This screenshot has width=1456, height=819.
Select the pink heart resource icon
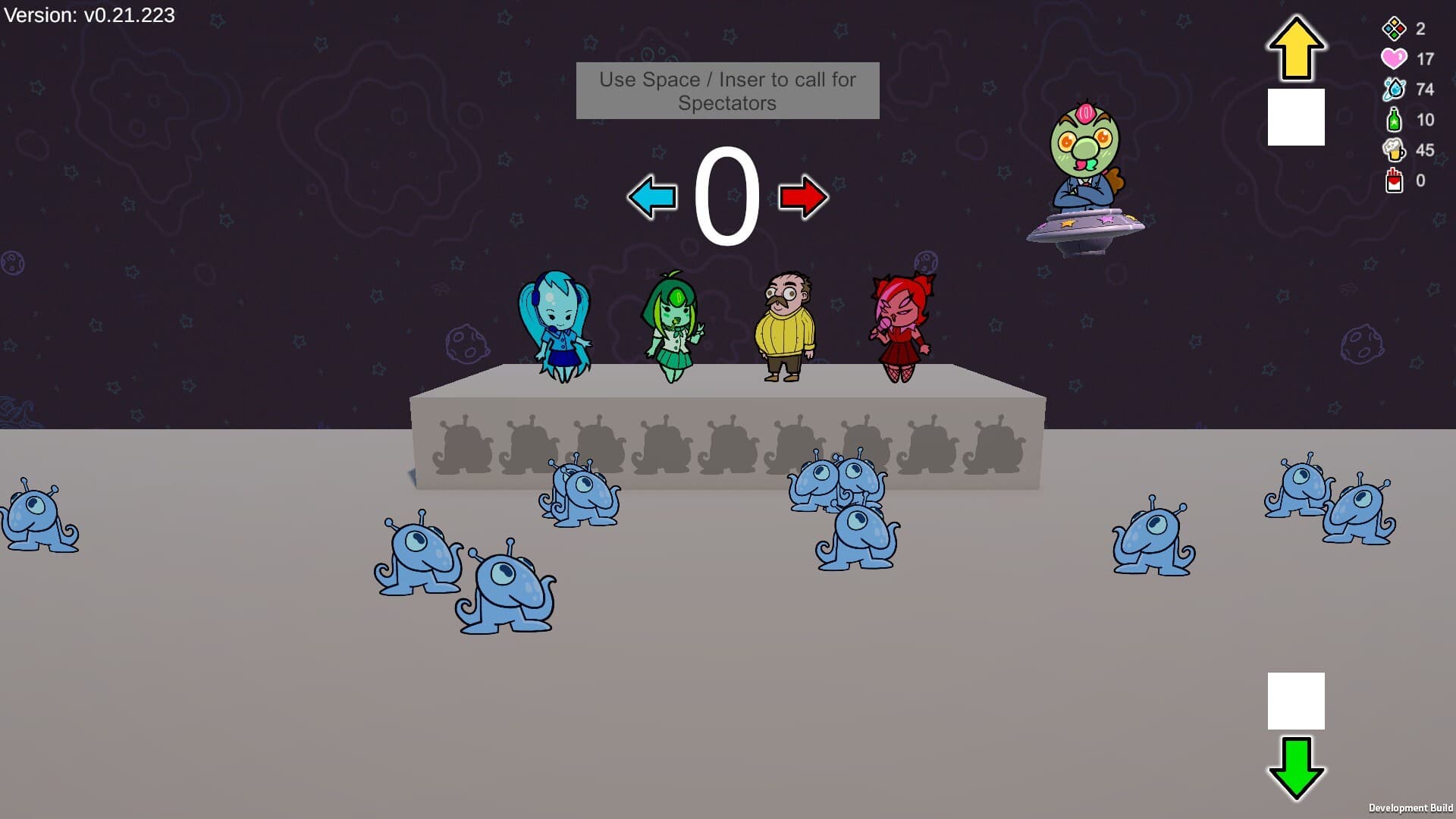click(1392, 58)
